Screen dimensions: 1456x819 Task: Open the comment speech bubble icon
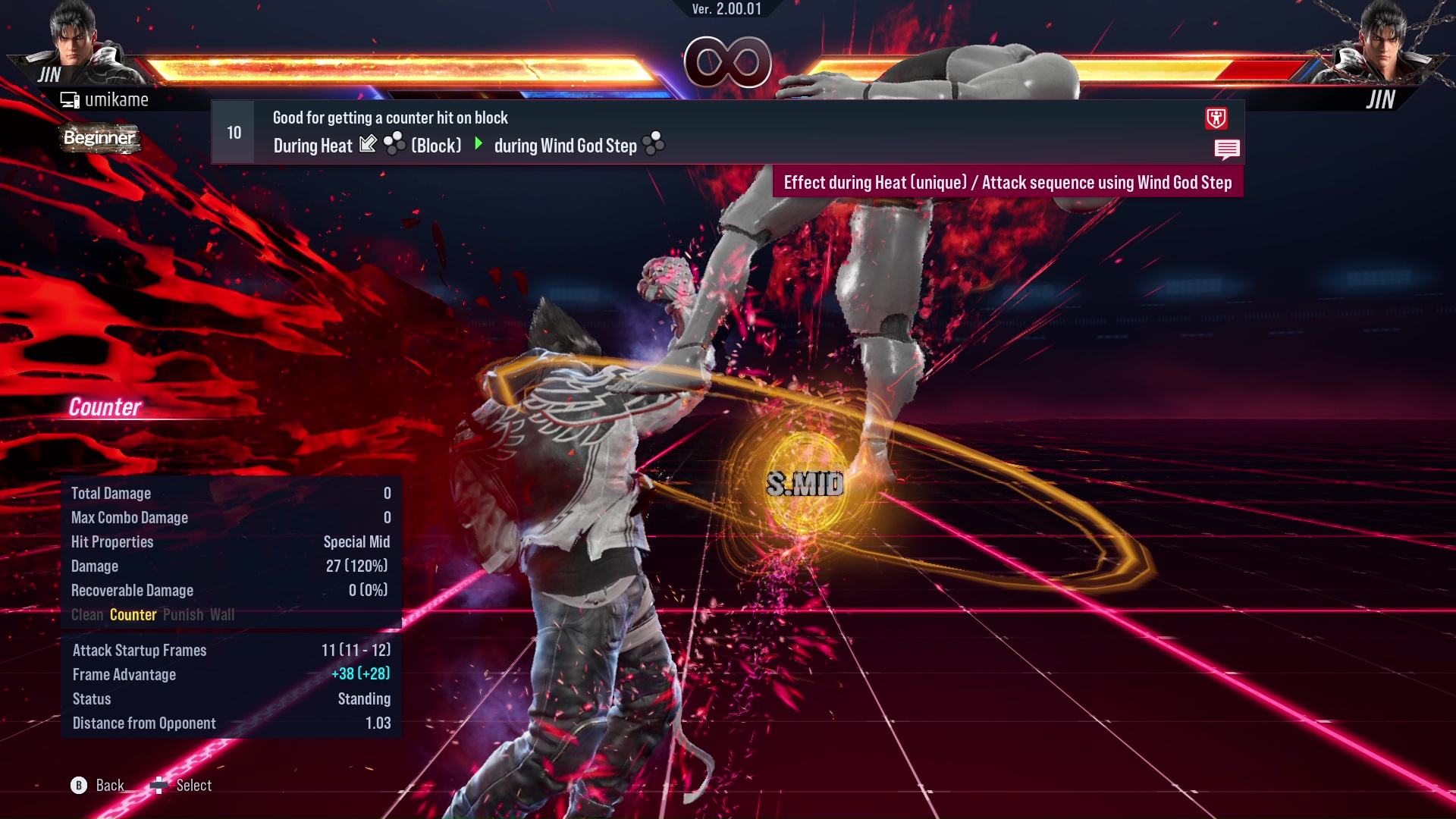(x=1228, y=149)
